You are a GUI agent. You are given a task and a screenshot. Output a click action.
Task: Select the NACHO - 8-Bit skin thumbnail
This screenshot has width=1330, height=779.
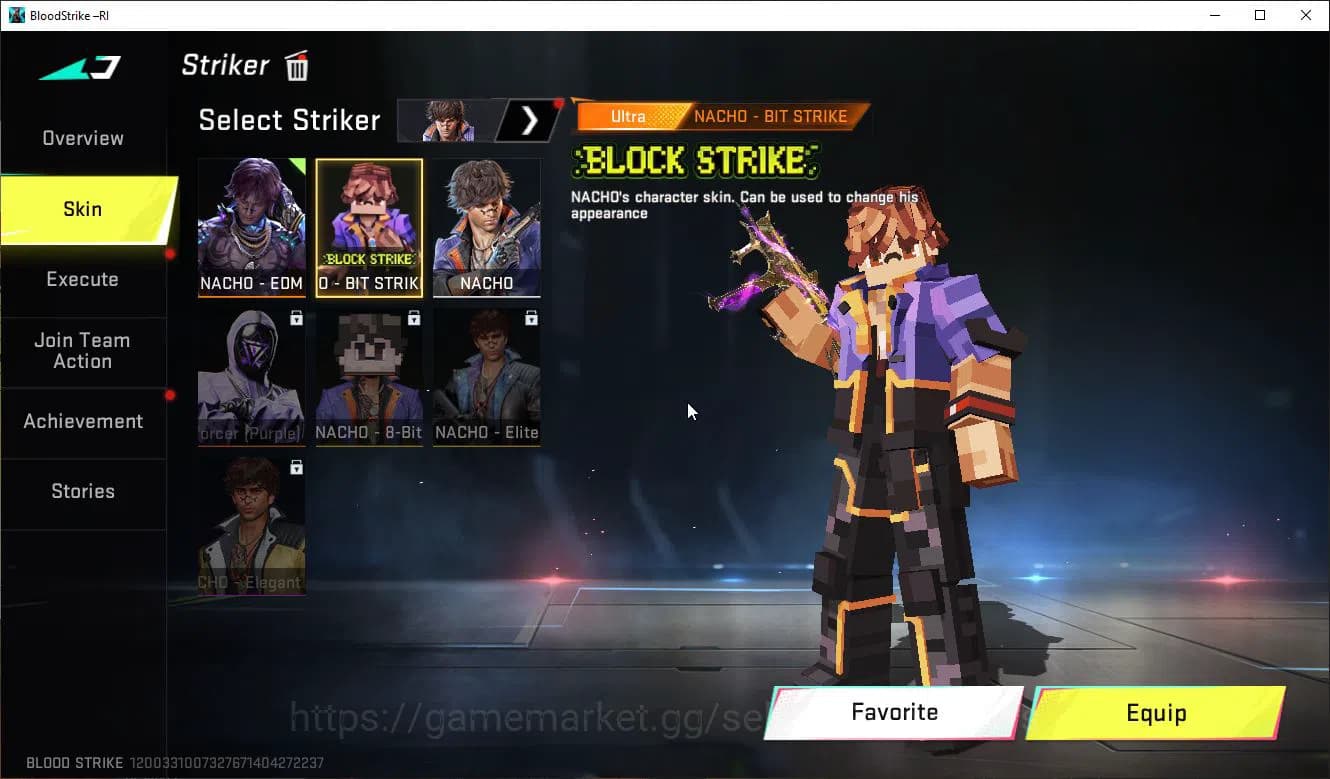[x=368, y=378]
